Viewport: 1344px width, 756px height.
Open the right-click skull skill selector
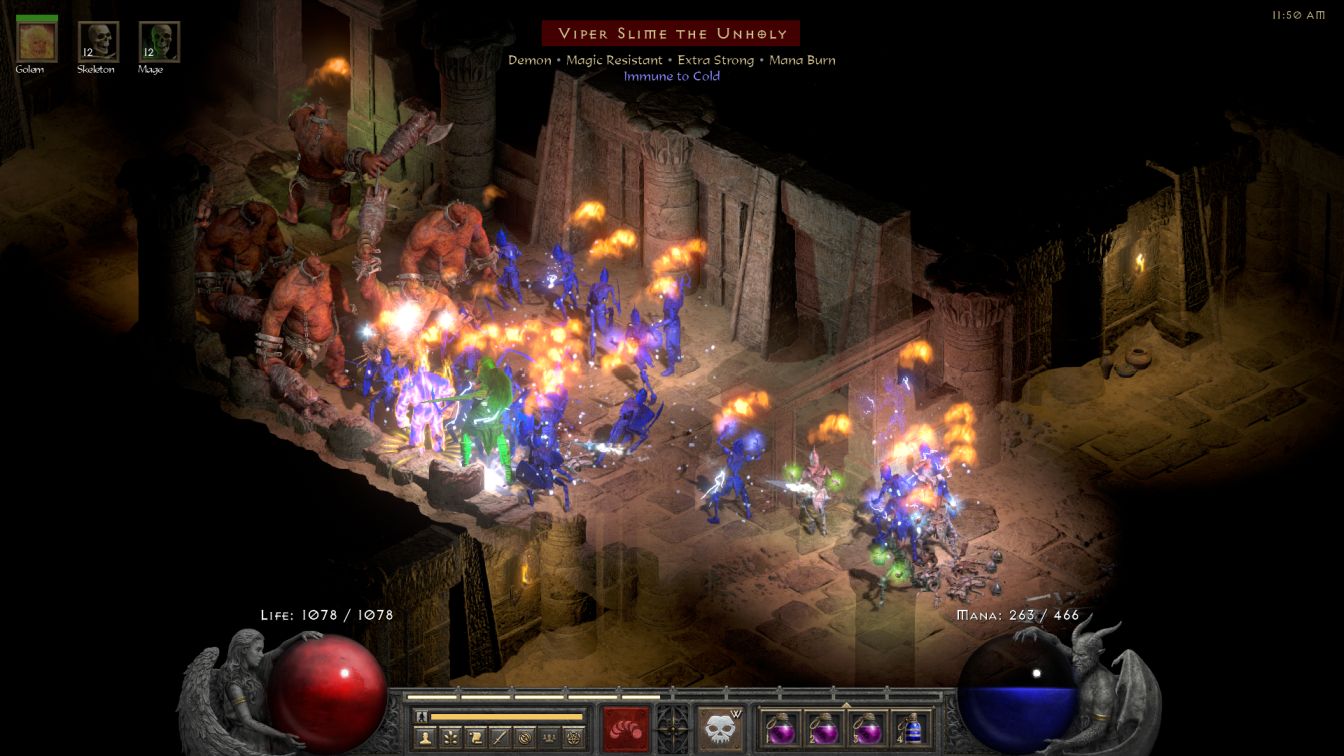coord(719,727)
